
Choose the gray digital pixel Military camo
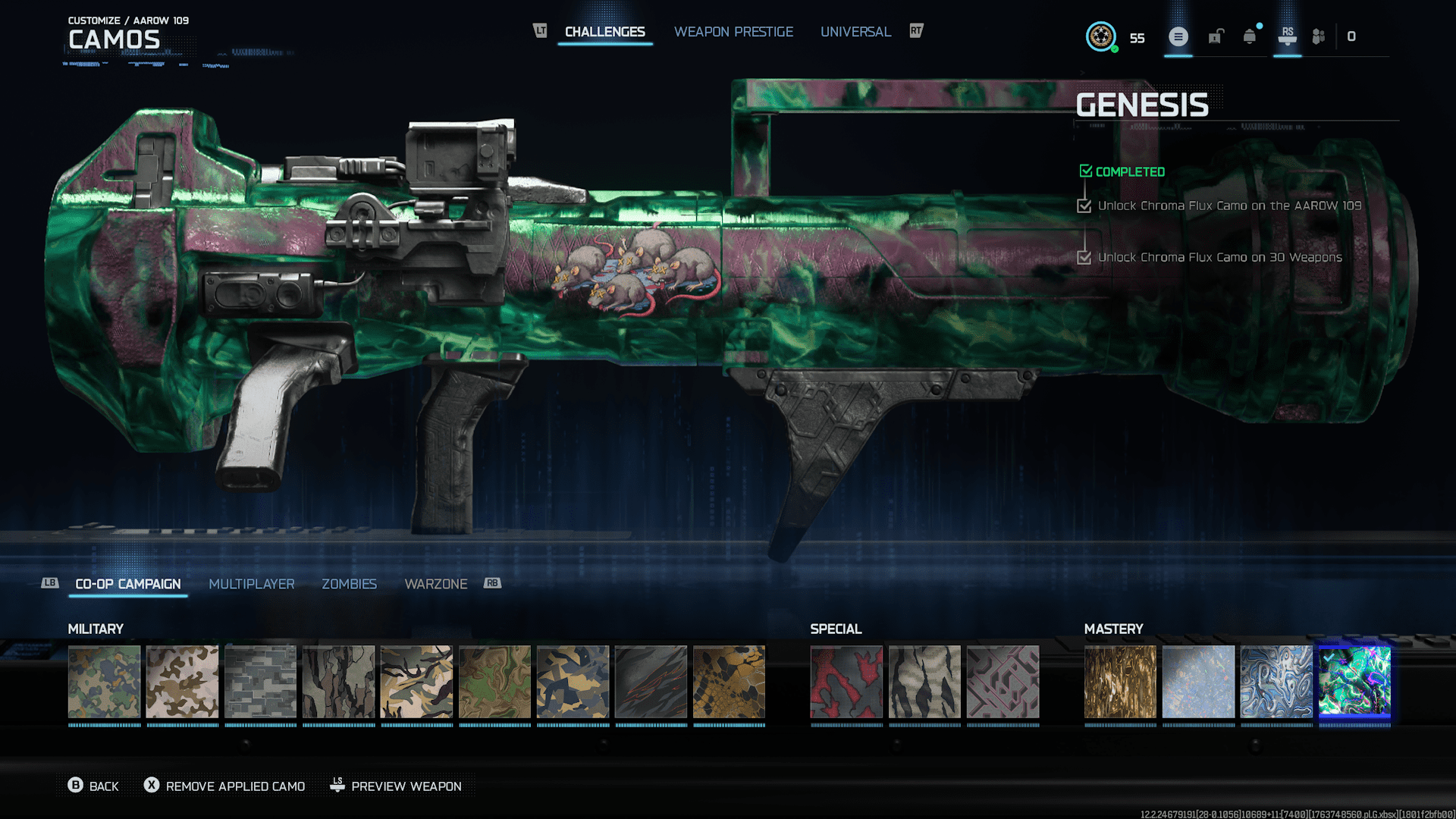pyautogui.click(x=260, y=682)
